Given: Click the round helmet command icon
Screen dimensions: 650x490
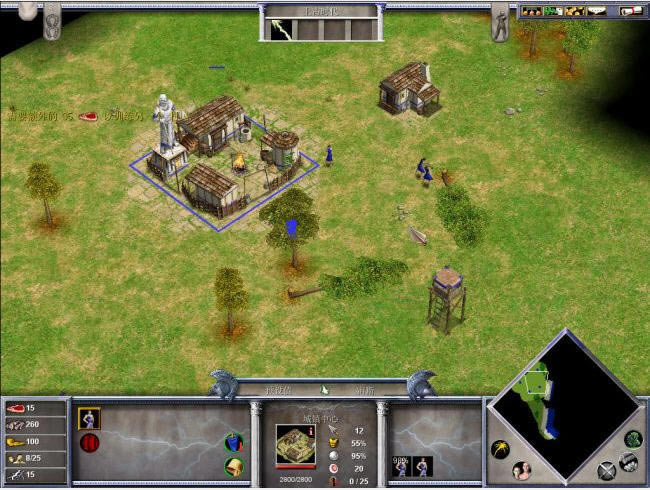Looking at the screenshot, I should pos(232,466).
